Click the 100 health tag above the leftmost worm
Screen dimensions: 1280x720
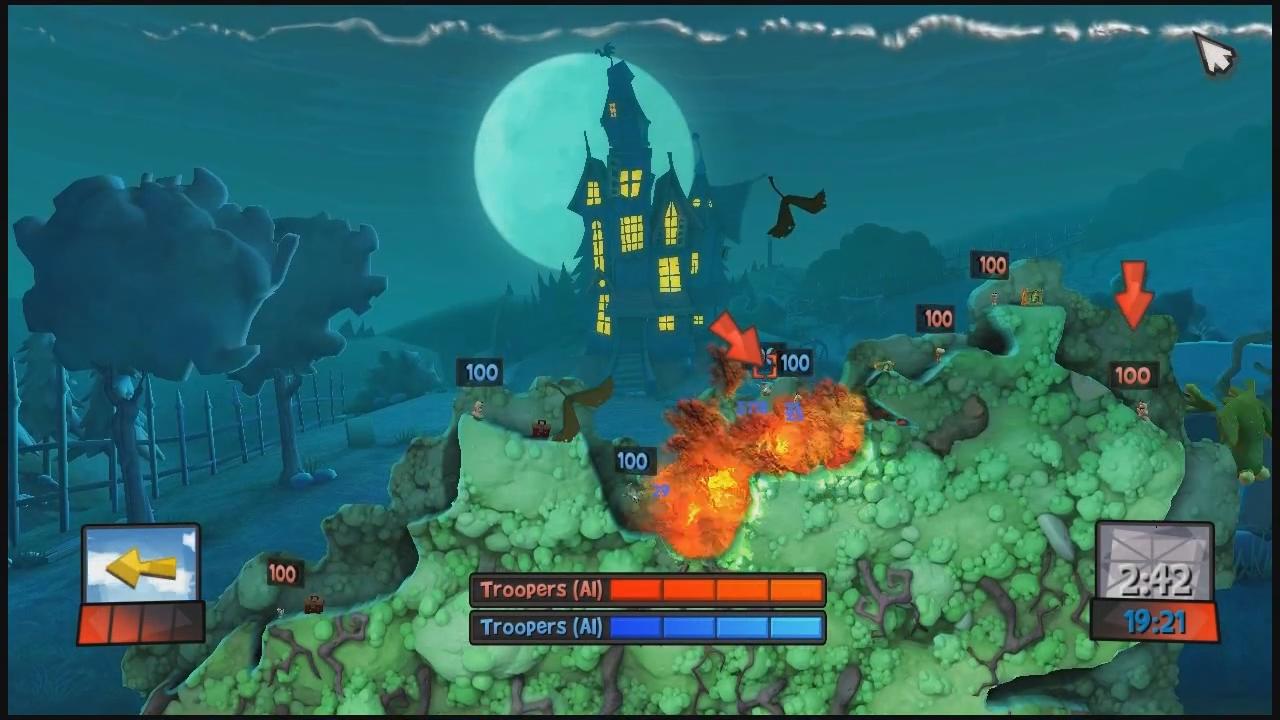pyautogui.click(x=481, y=372)
